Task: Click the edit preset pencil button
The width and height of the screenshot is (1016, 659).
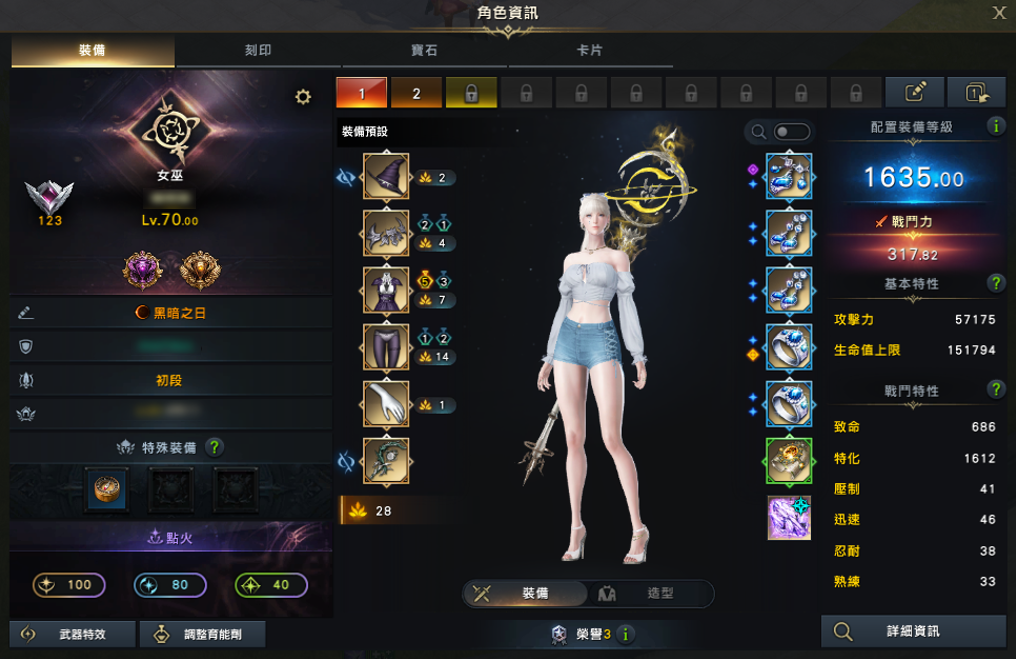Action: [914, 93]
